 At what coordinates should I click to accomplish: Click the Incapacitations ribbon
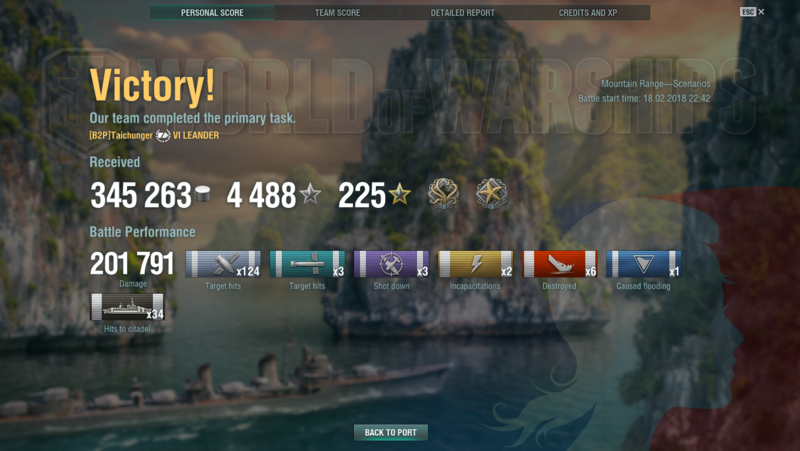tap(476, 264)
